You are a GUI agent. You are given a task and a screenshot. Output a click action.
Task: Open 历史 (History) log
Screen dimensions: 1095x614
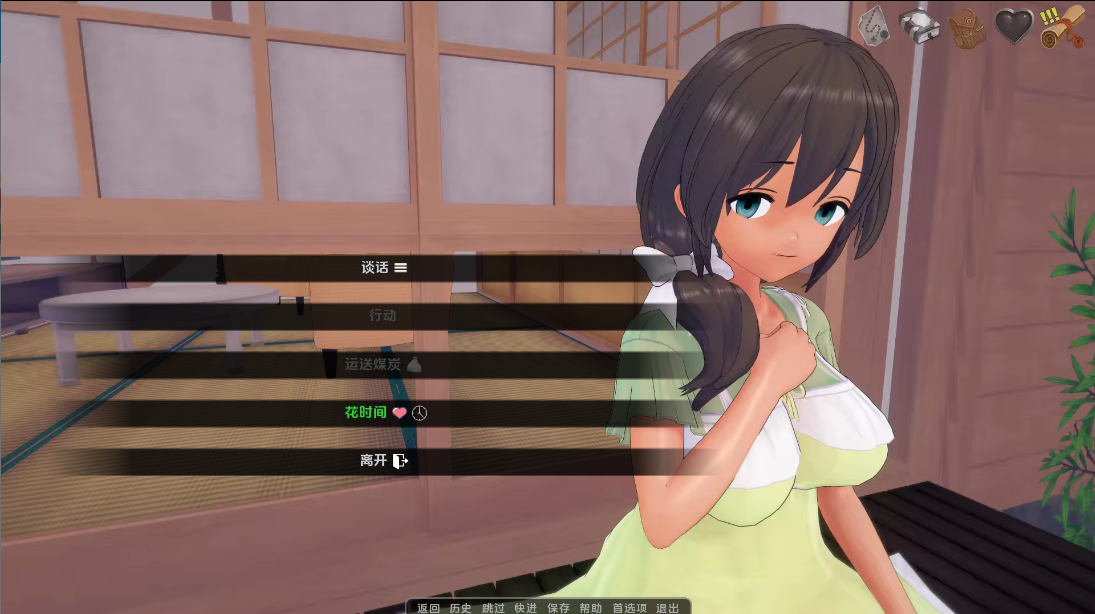coord(460,607)
